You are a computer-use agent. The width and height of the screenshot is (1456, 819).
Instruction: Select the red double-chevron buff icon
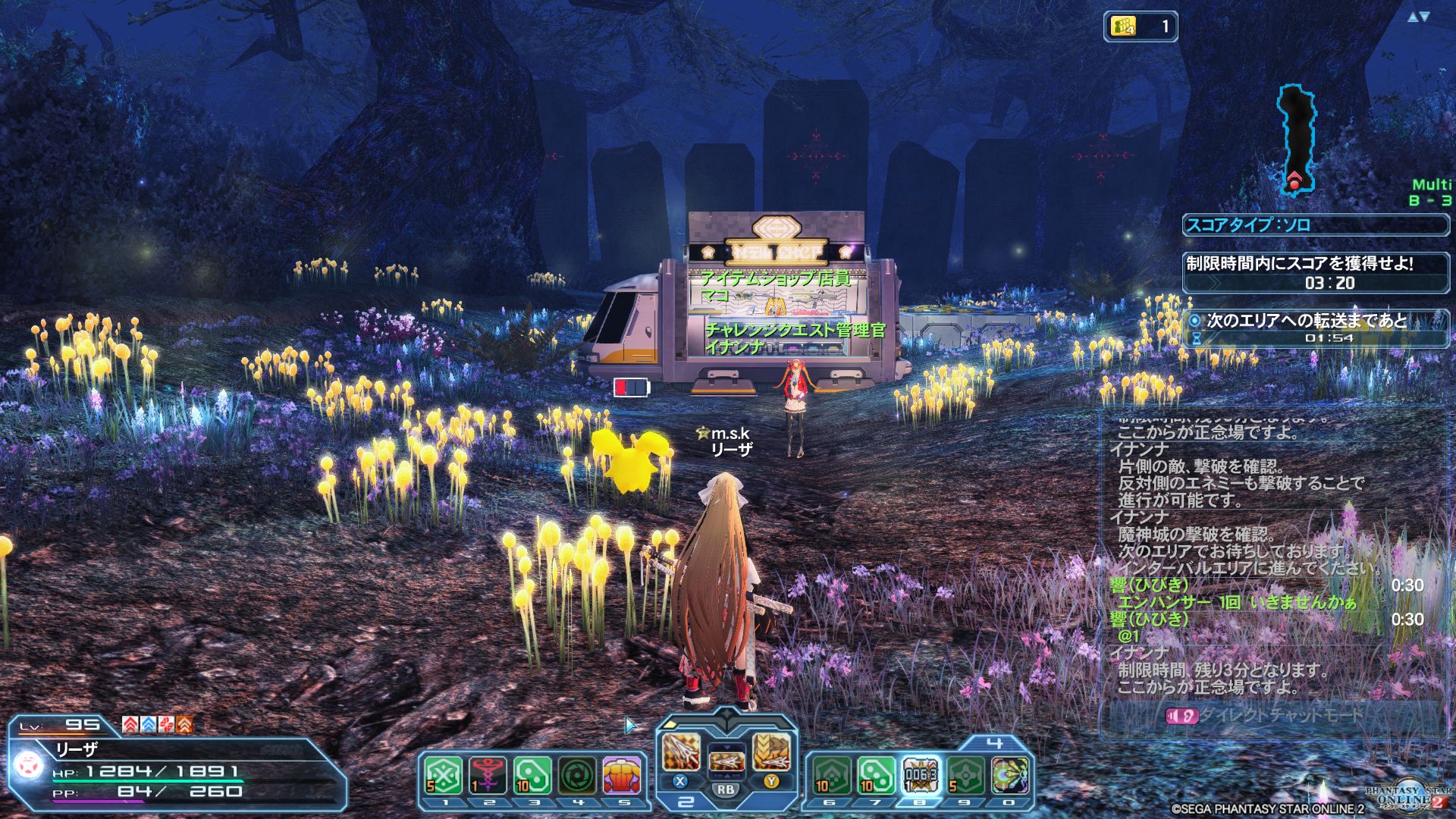coord(130,724)
